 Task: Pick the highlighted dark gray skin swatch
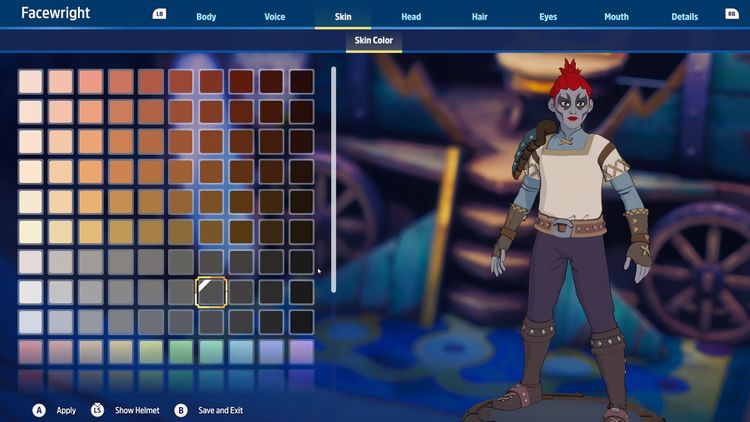211,292
